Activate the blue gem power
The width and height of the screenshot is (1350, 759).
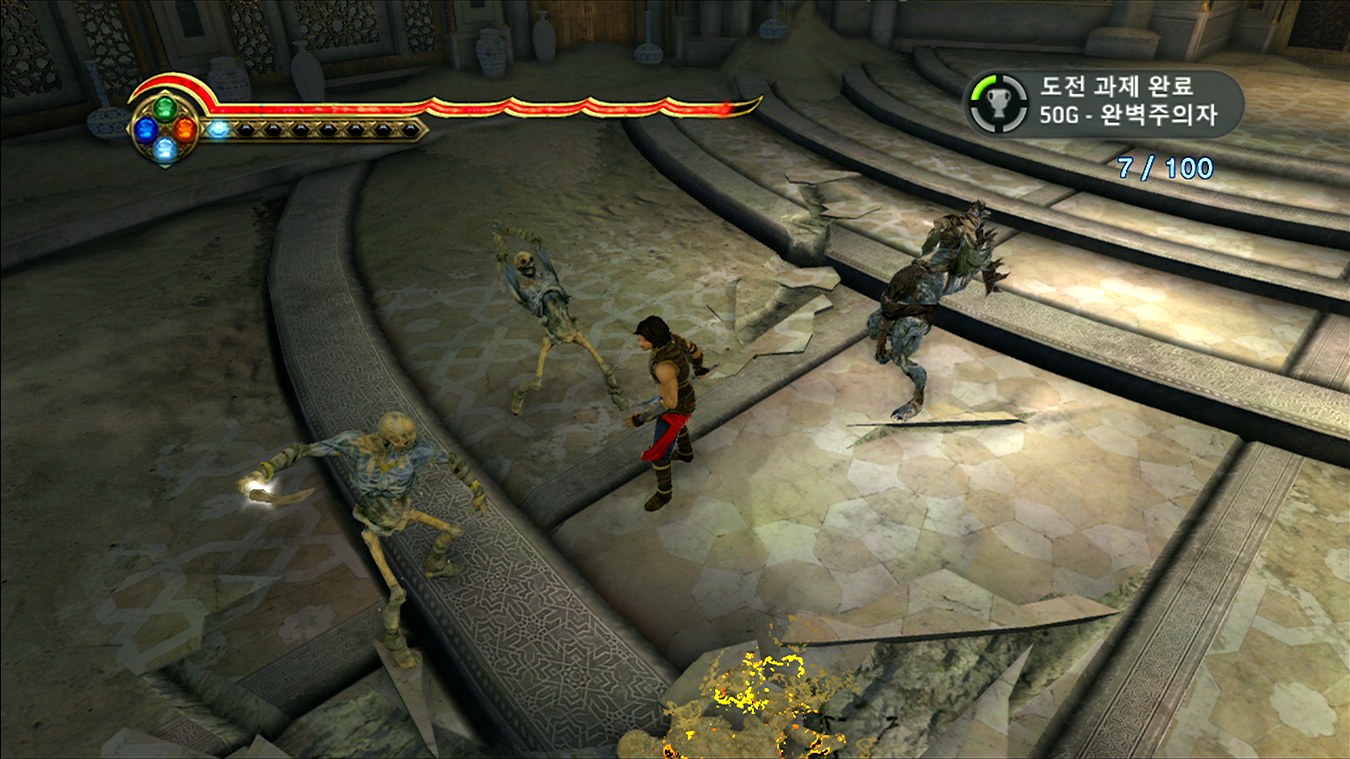point(146,129)
